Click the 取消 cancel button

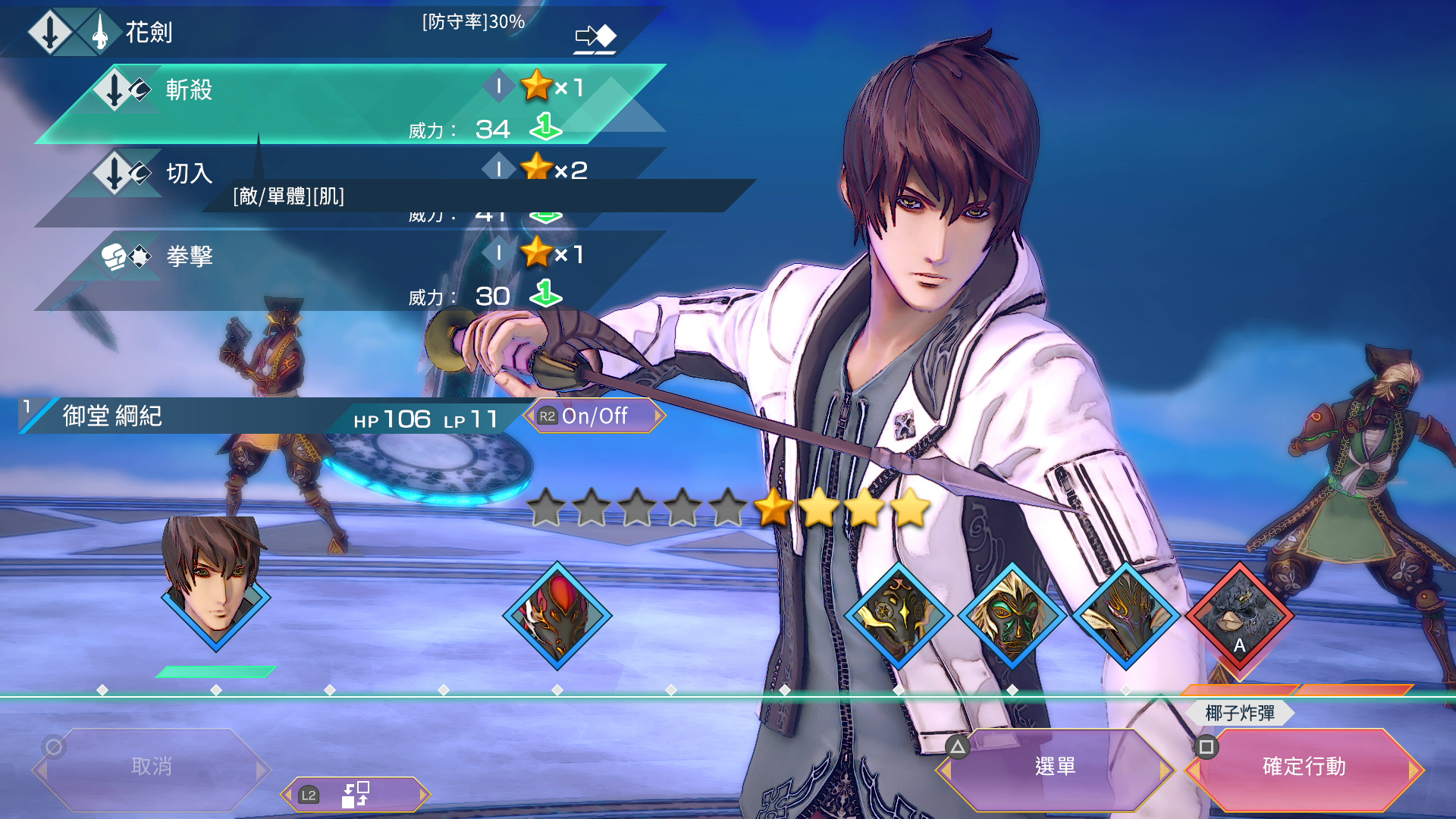coord(152,767)
